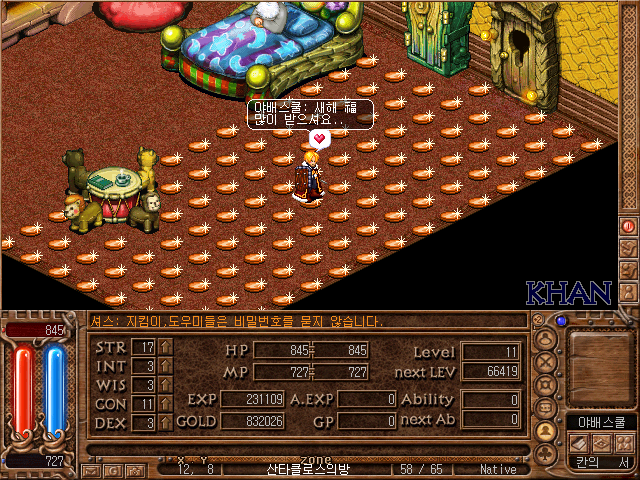Open the crossed swords round button
Image resolution: width=640 pixels, height=480 pixels.
546,361
